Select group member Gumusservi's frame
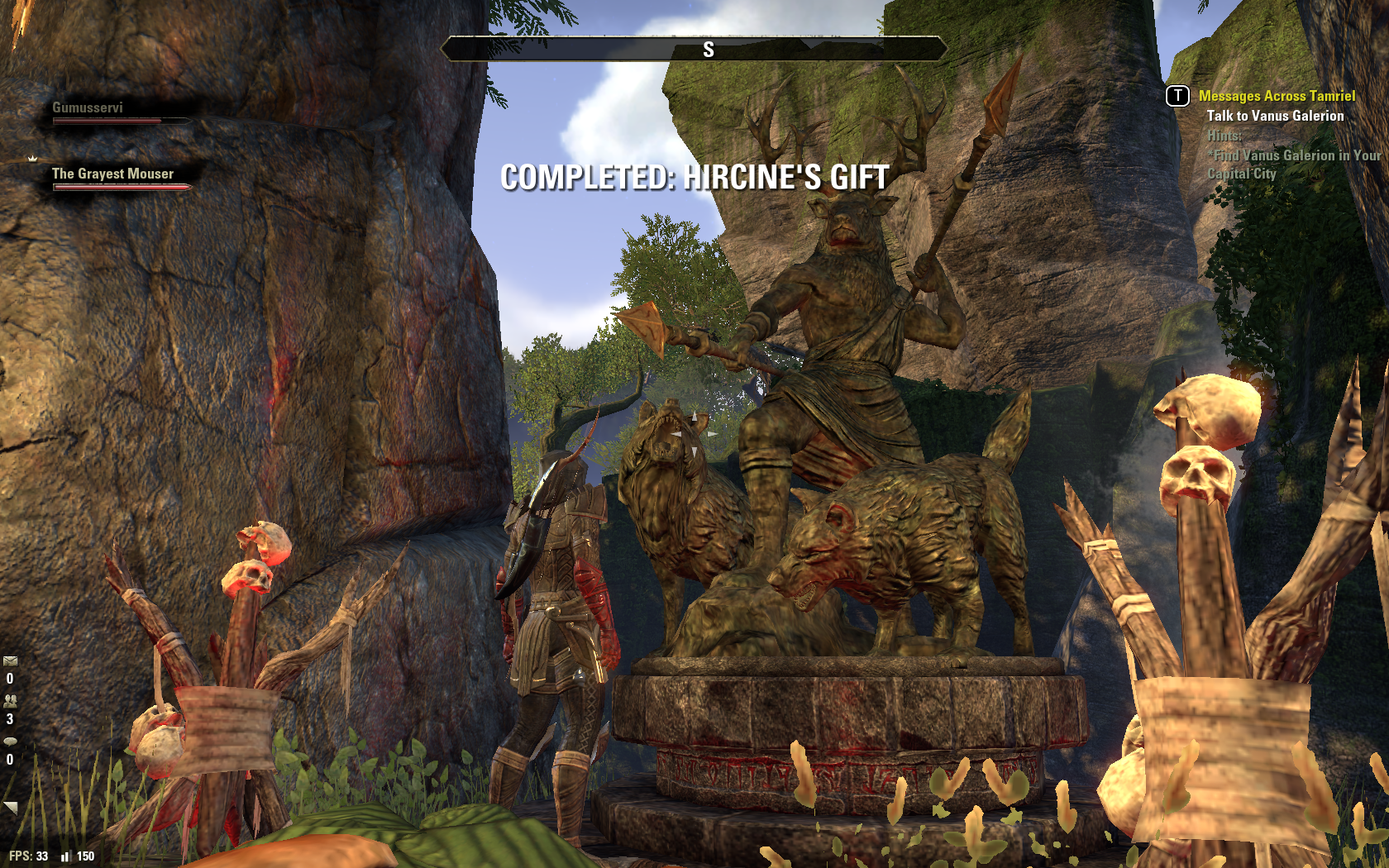The height and width of the screenshot is (868, 1389). [116, 112]
